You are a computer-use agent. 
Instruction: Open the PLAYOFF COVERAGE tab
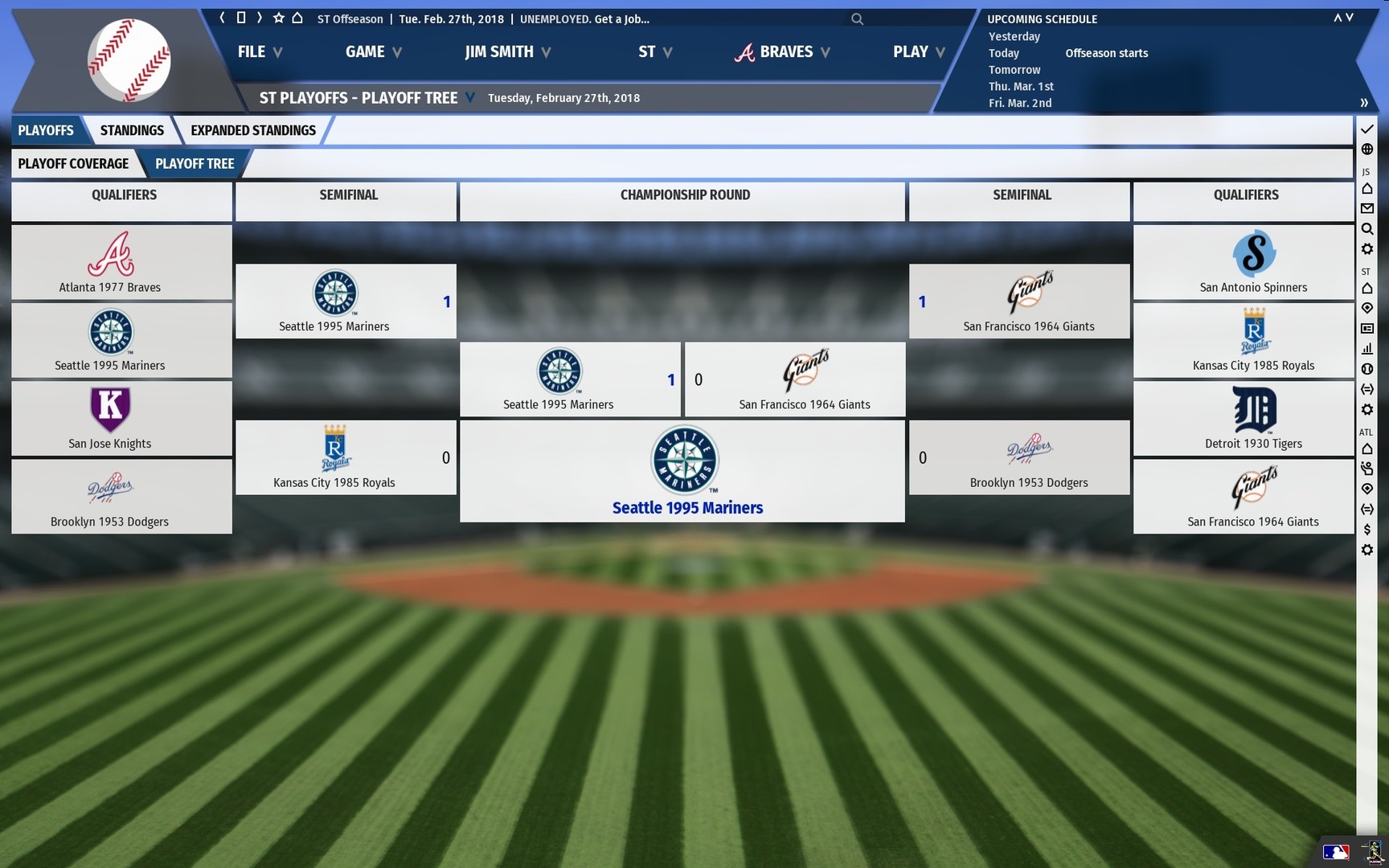coord(75,163)
